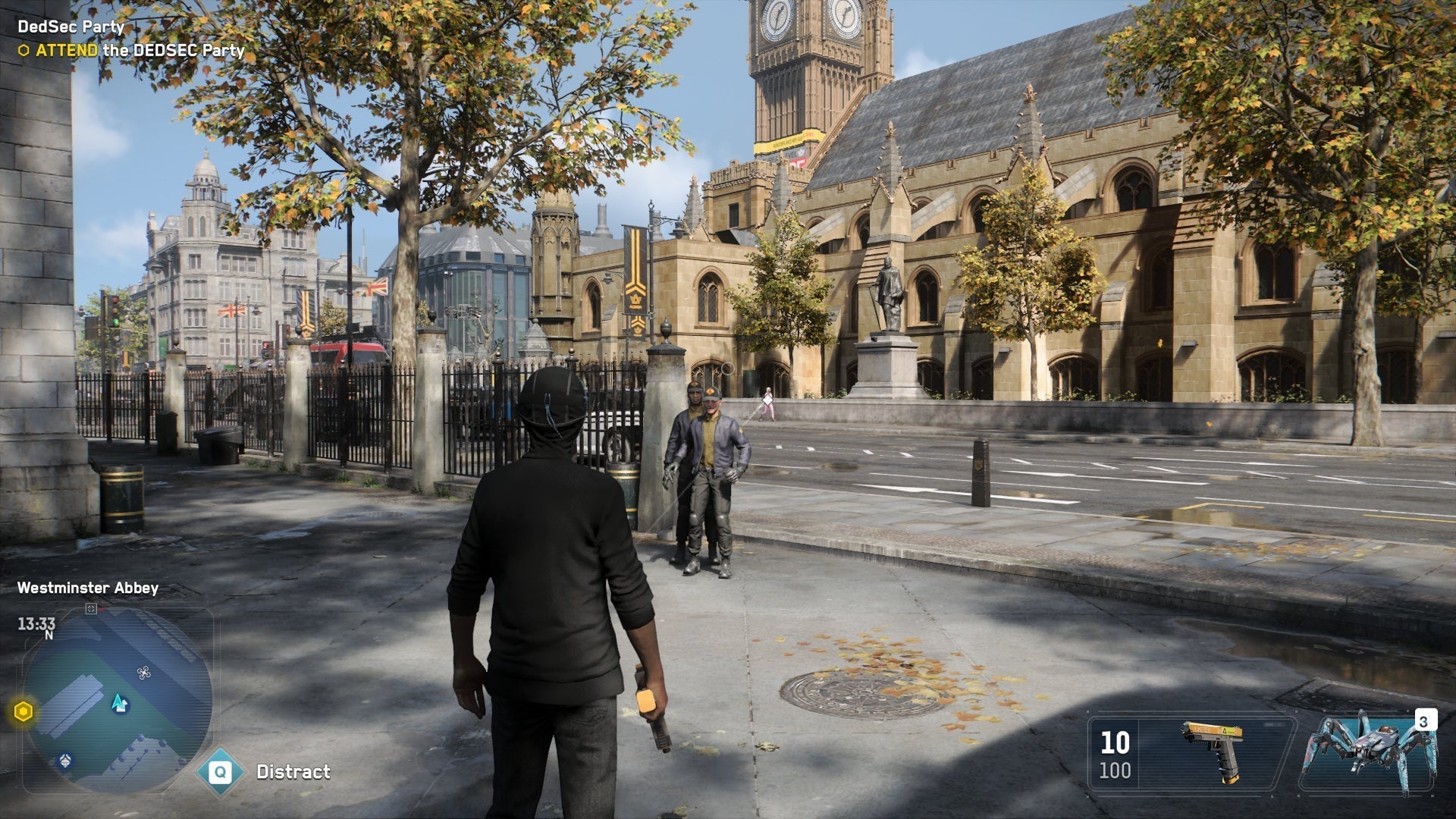Click the yellow hexagon mission marker
The height and width of the screenshot is (819, 1456).
[24, 712]
